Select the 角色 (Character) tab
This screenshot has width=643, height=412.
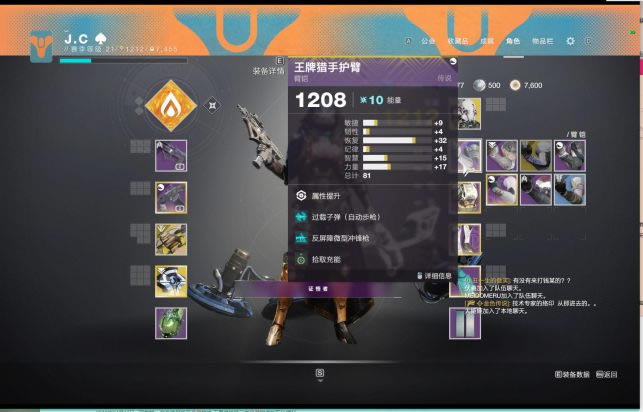(513, 41)
